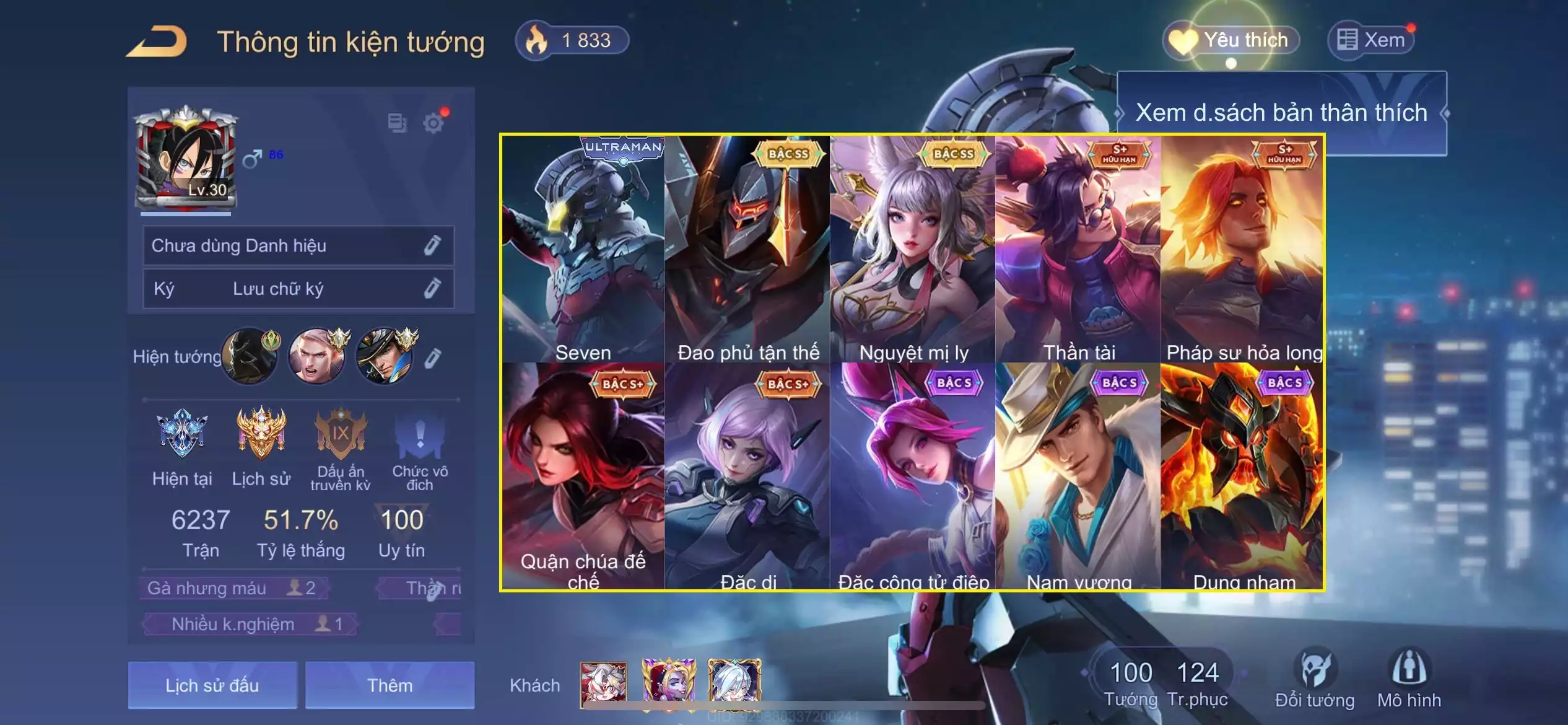Open Lịch sử đấu match history

[x=212, y=685]
